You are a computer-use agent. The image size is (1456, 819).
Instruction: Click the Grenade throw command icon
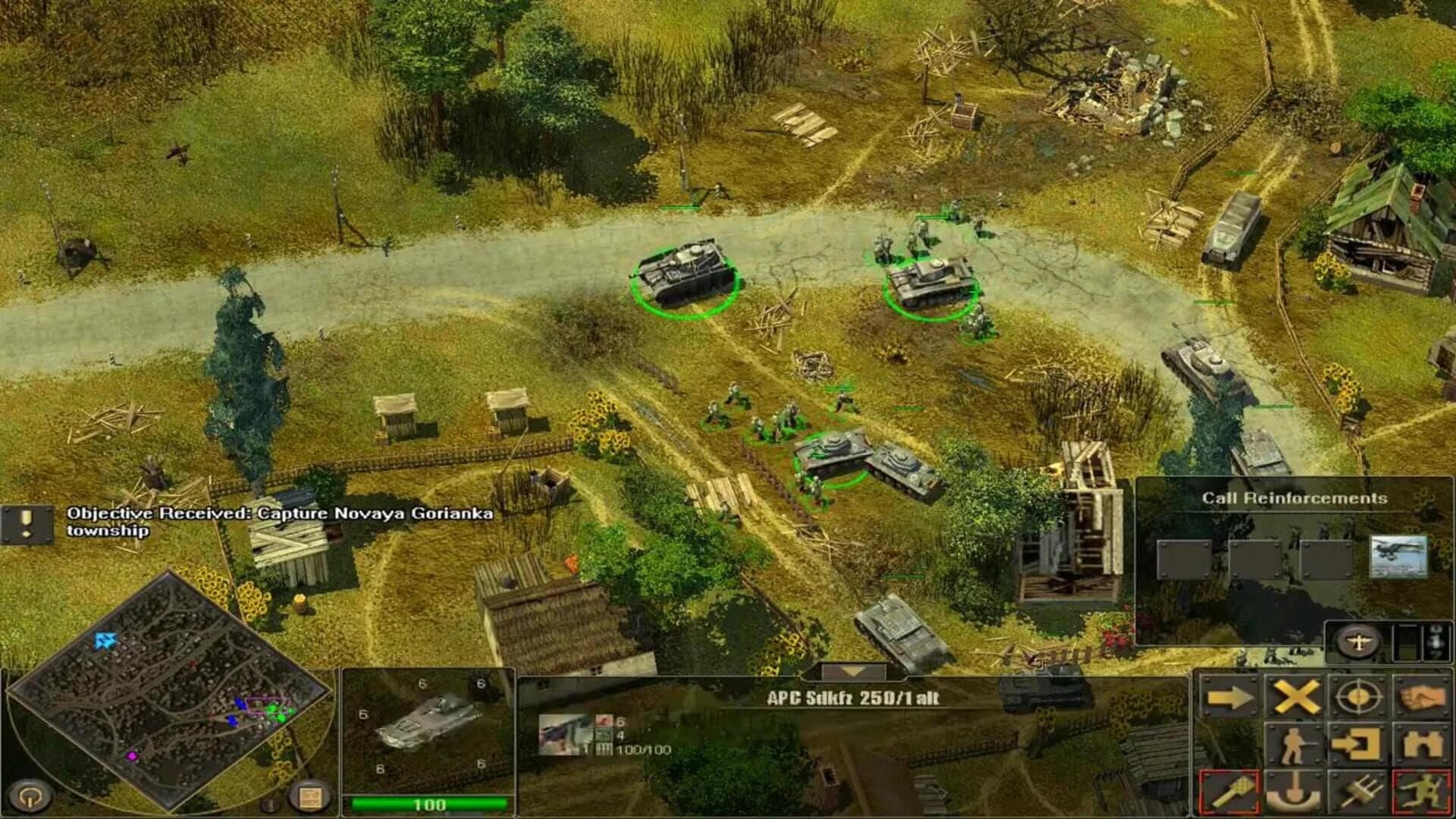point(1230,791)
